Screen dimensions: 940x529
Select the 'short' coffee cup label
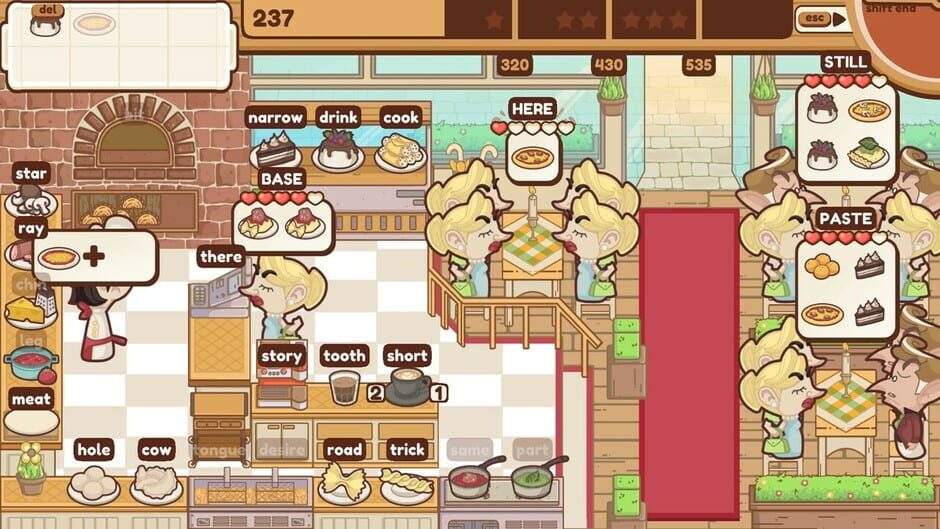point(407,355)
